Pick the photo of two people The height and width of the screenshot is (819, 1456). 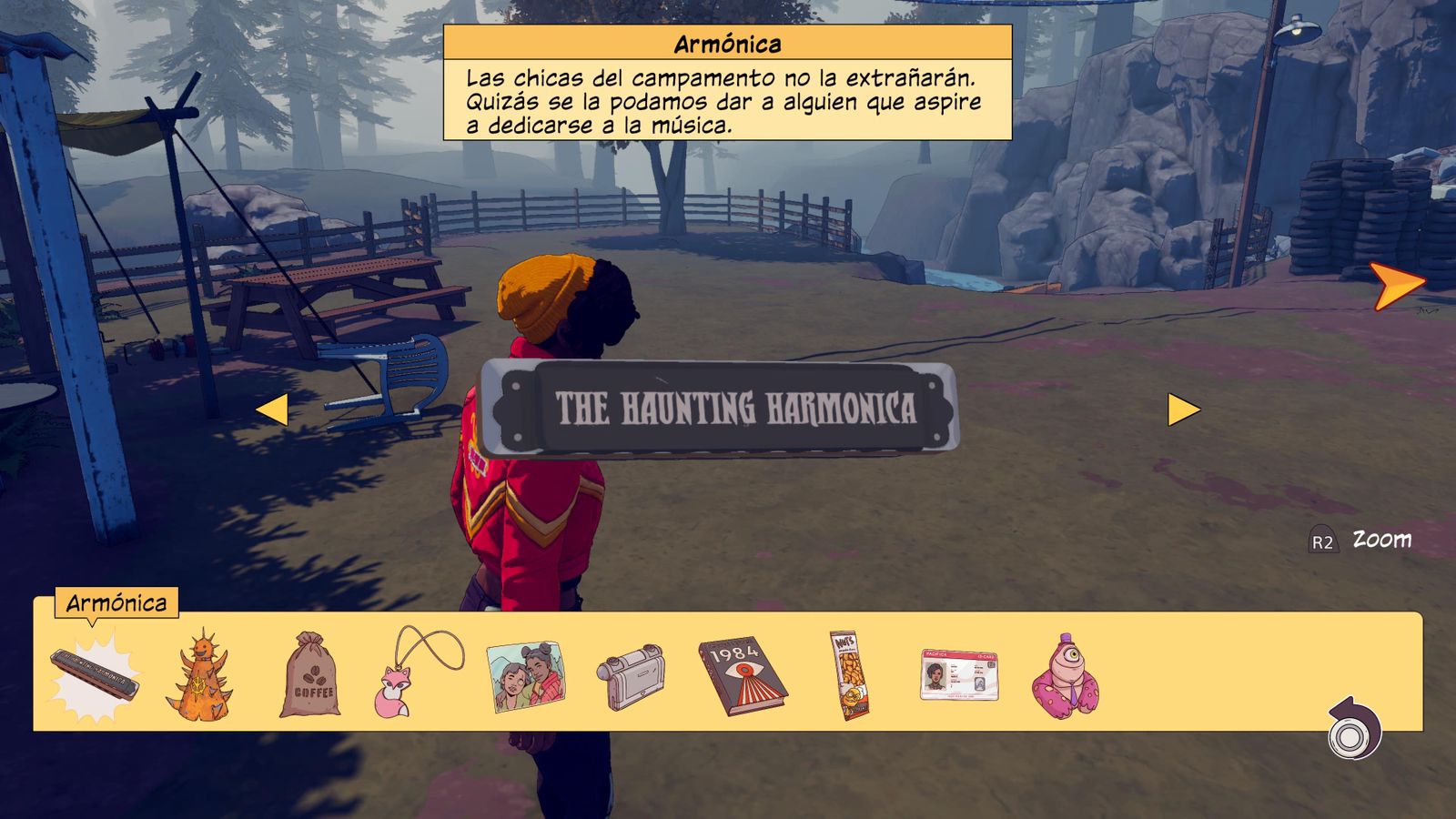point(525,677)
